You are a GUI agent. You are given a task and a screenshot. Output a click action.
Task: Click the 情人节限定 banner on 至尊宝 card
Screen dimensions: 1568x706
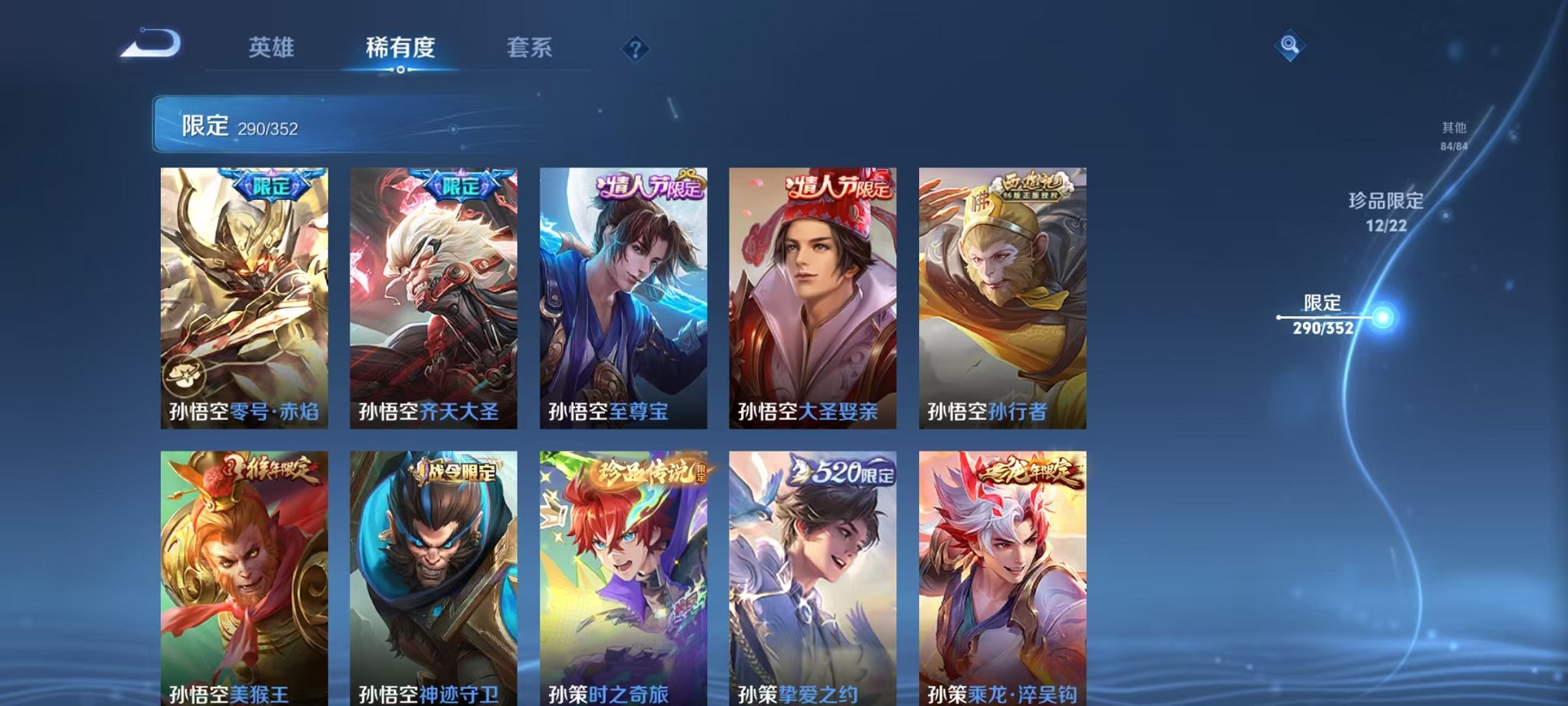[648, 187]
